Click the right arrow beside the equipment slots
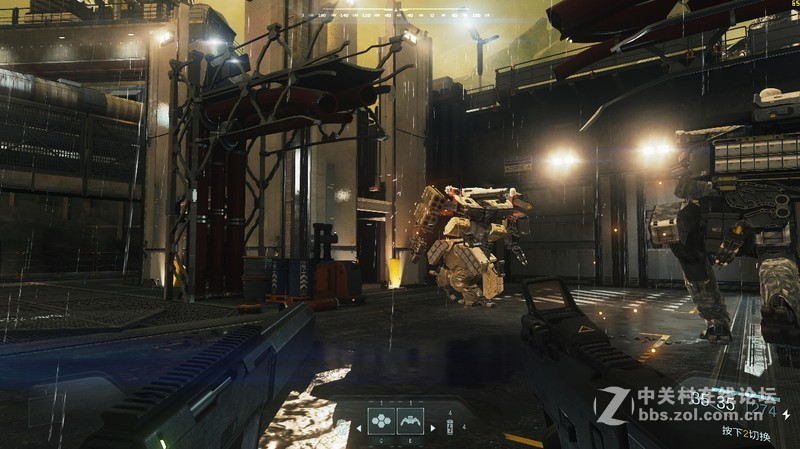The image size is (800, 449). point(433,428)
